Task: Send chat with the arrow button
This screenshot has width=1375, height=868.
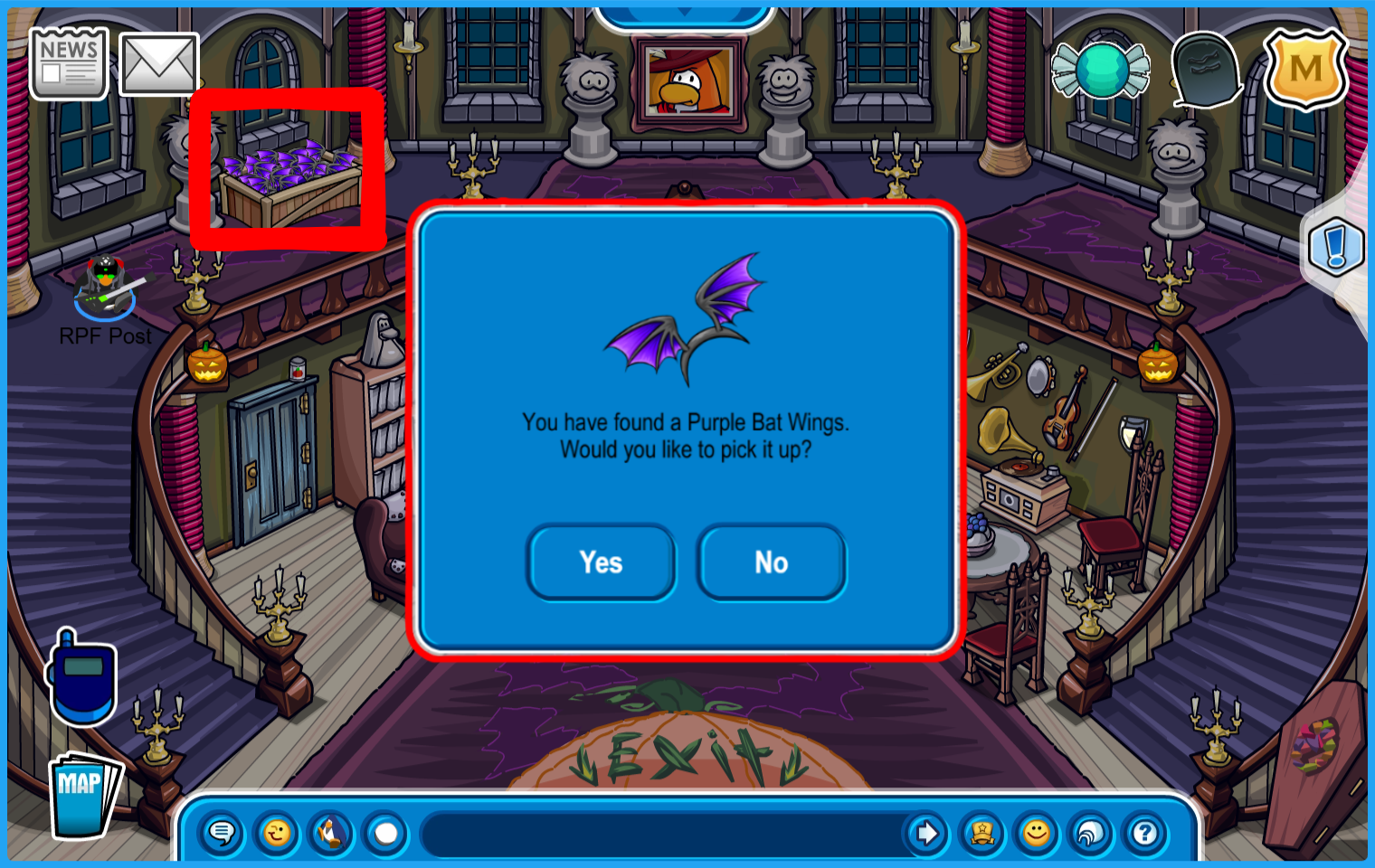Action: tap(926, 833)
